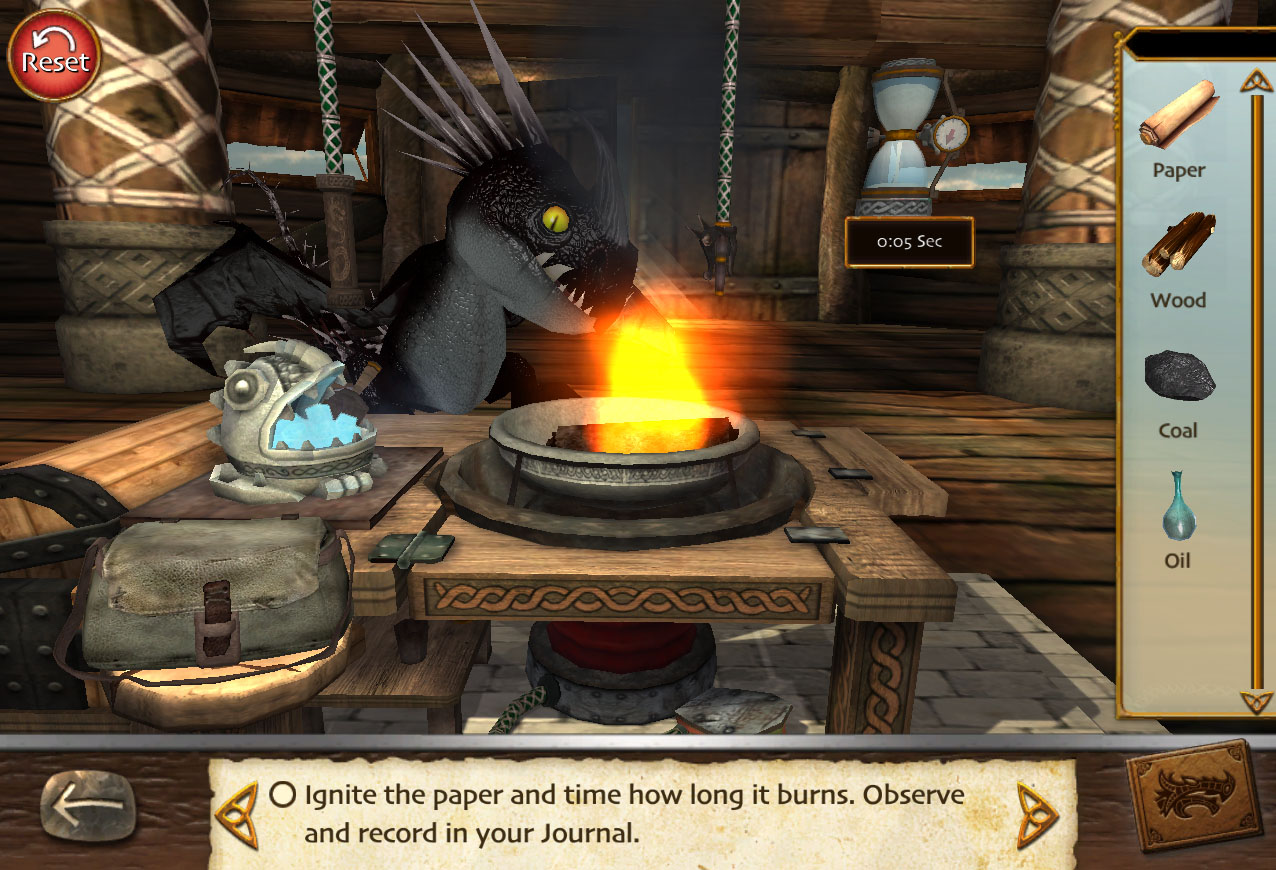The image size is (1276, 870).
Task: Go back with the stone arrow button
Action: (x=88, y=806)
